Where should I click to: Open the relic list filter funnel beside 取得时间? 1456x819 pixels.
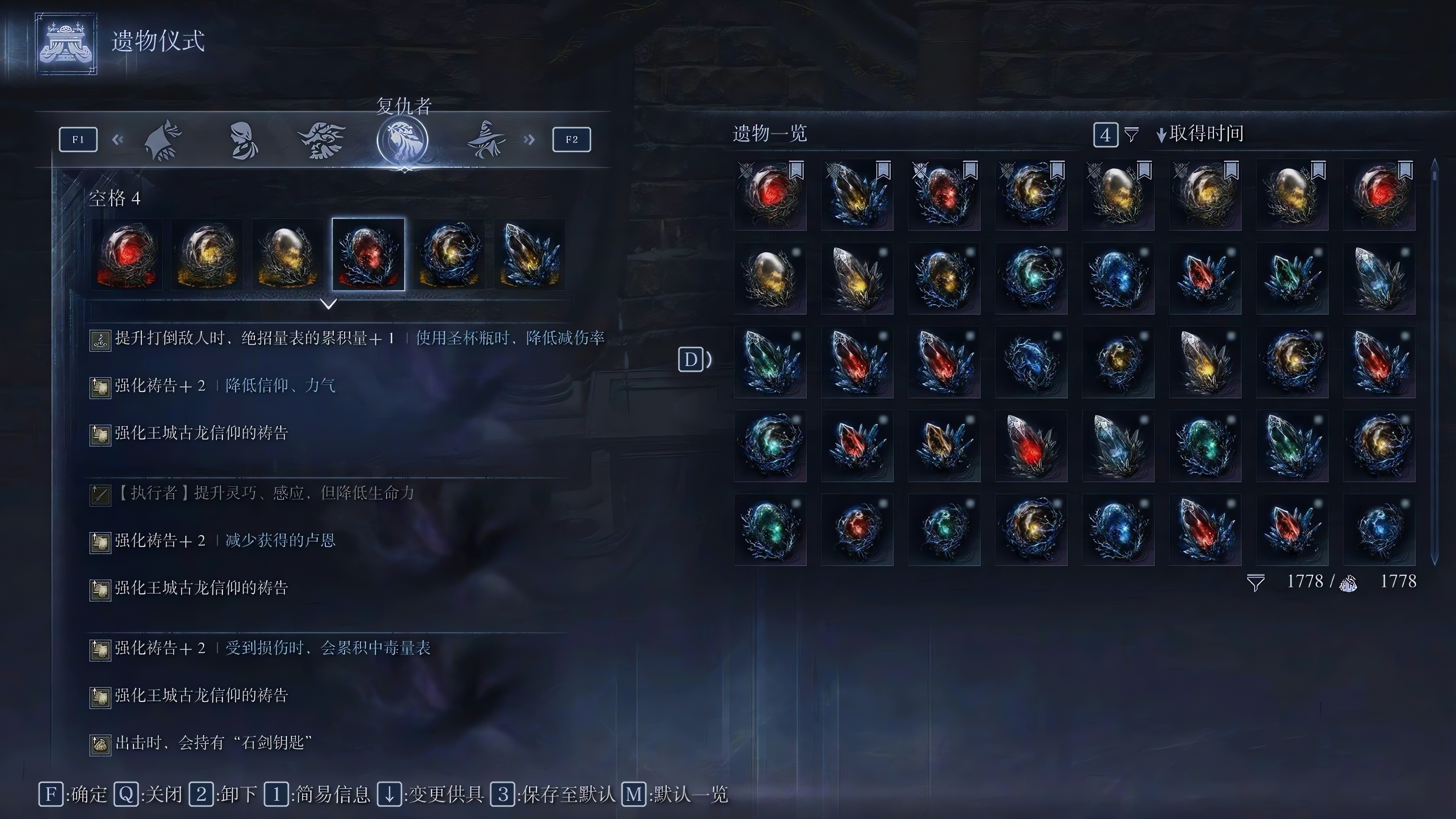(1131, 134)
